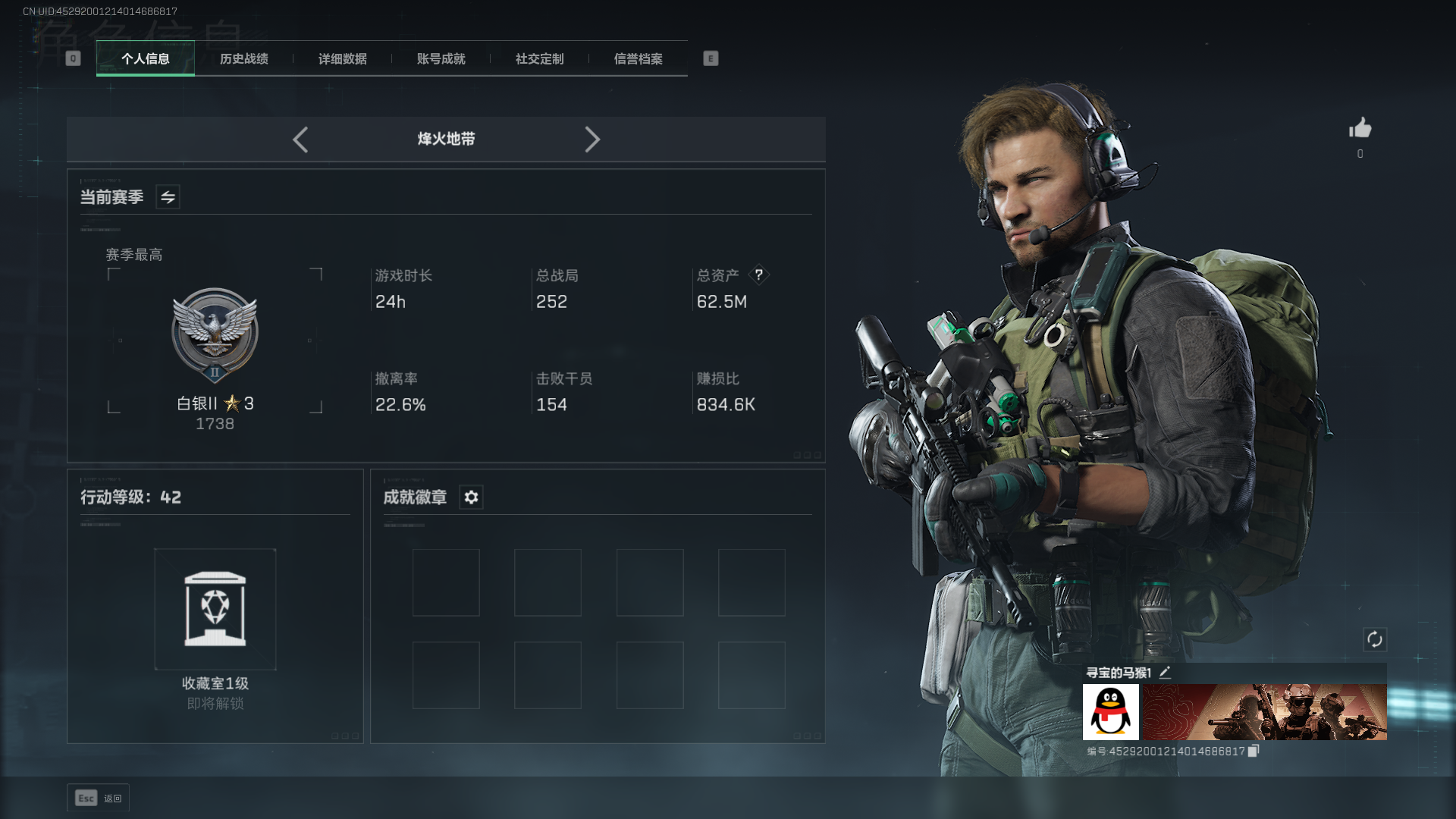The image size is (1456, 819).
Task: Select the 白银II rank emblem
Action: point(215,335)
